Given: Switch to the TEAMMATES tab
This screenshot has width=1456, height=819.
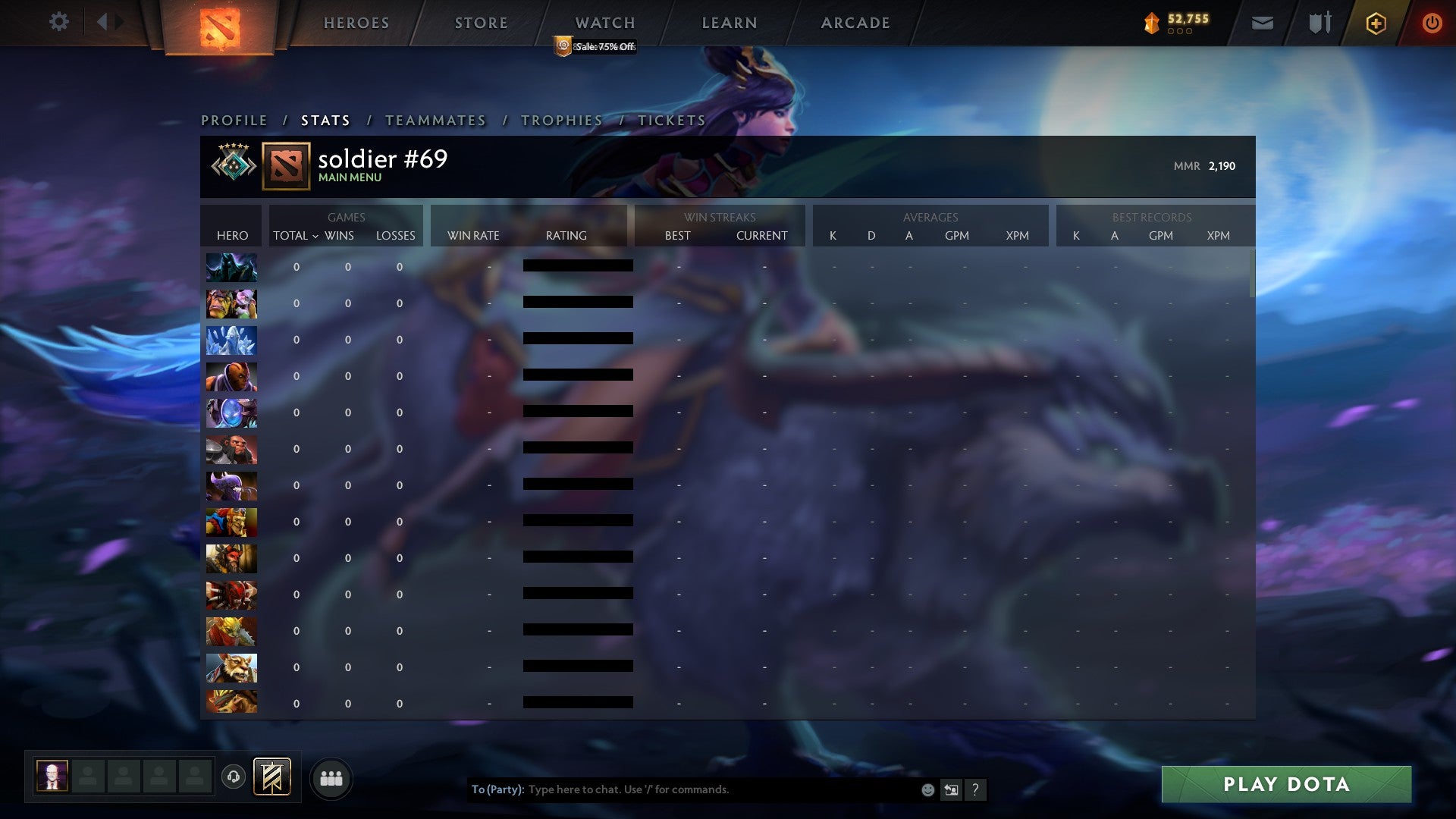Looking at the screenshot, I should click(436, 120).
